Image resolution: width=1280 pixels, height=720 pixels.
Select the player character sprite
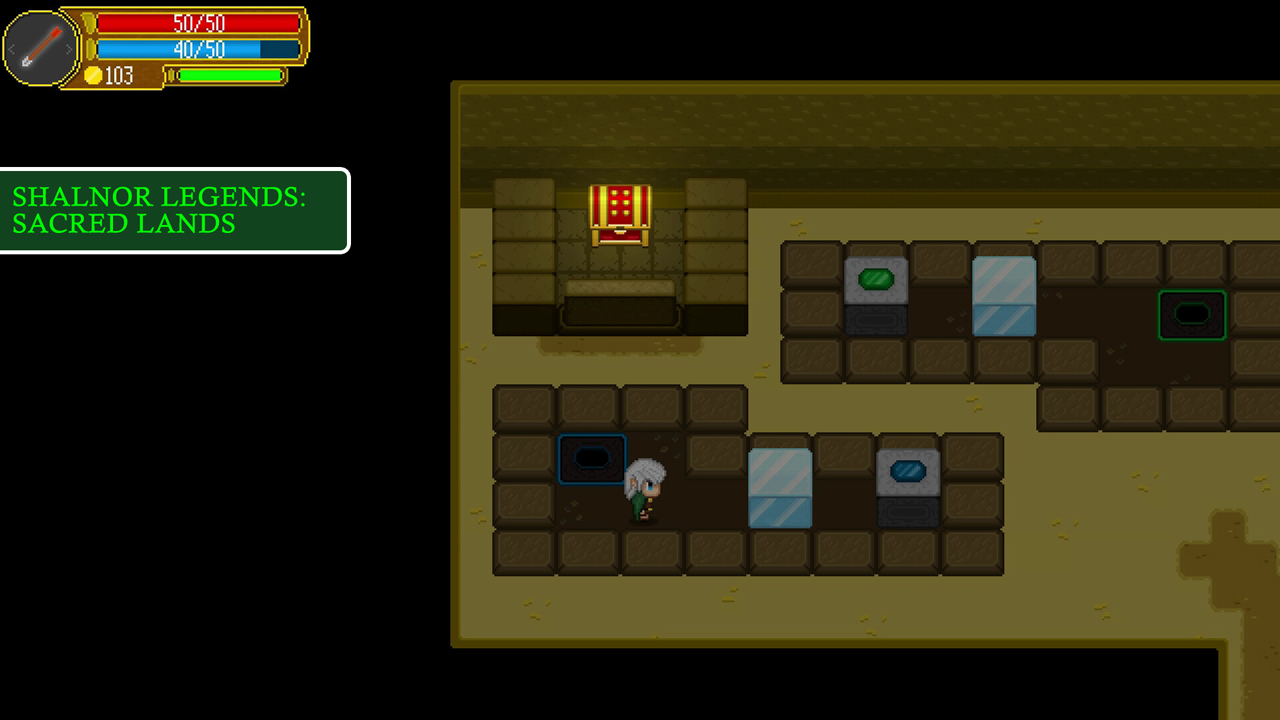[x=646, y=488]
